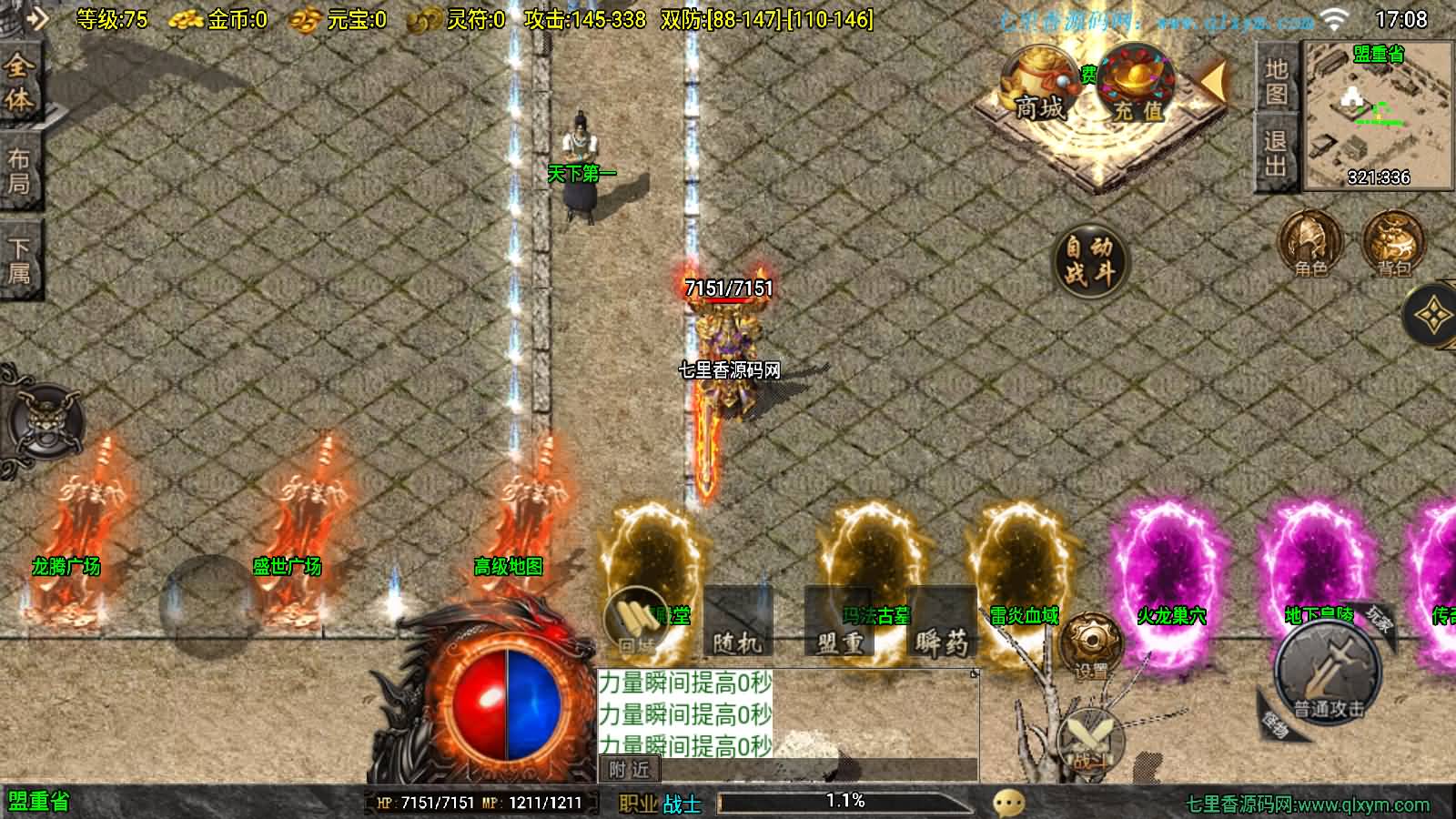Open the yellow chat bubble icon
This screenshot has width=1456, height=819.
click(x=1009, y=802)
